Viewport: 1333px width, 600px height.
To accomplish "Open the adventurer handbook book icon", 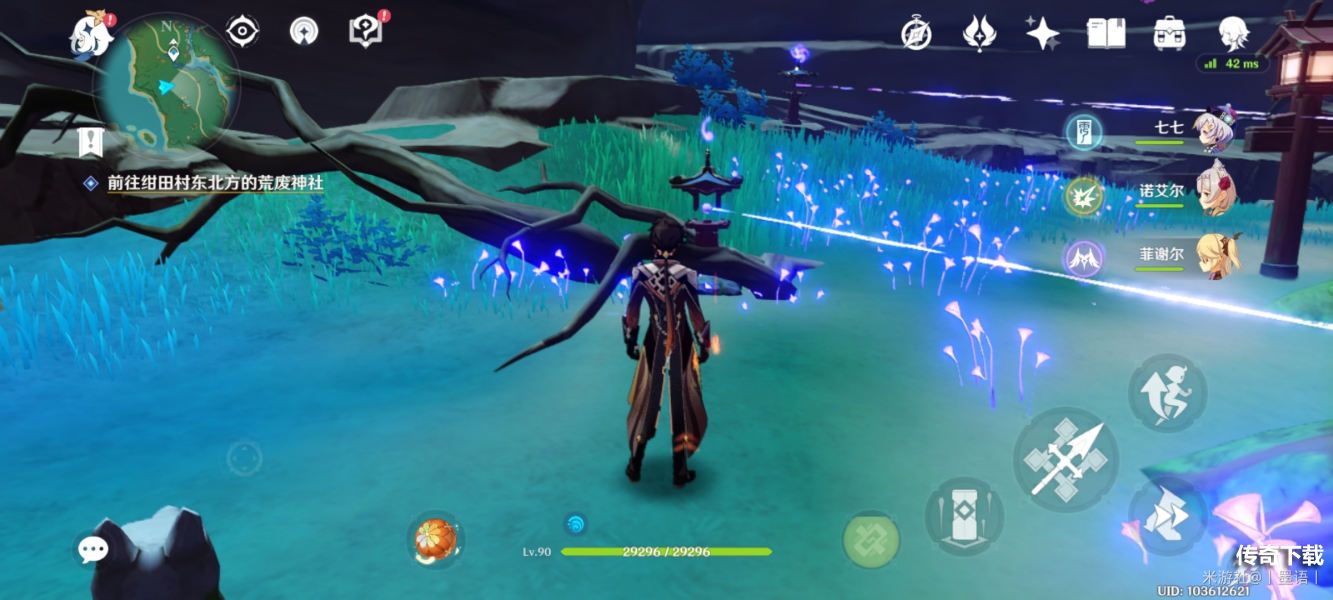I will 1105,33.
